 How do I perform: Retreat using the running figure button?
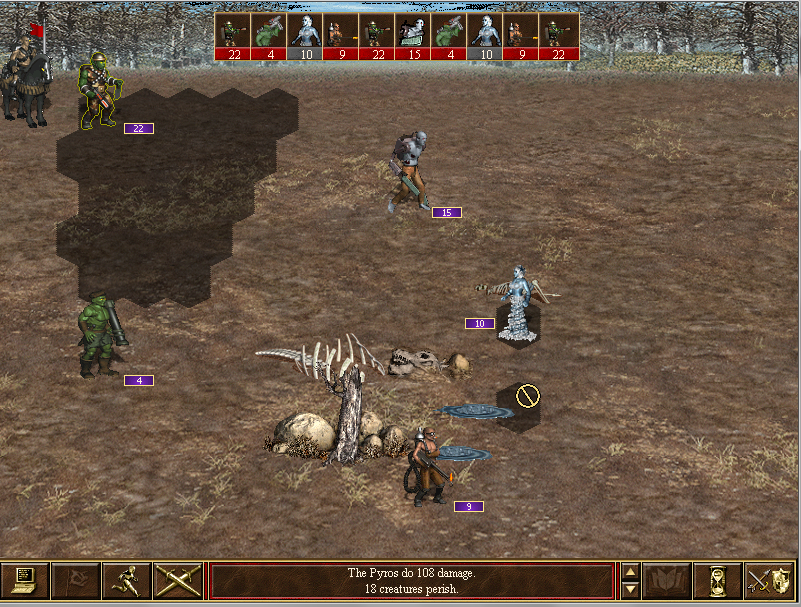(127, 581)
